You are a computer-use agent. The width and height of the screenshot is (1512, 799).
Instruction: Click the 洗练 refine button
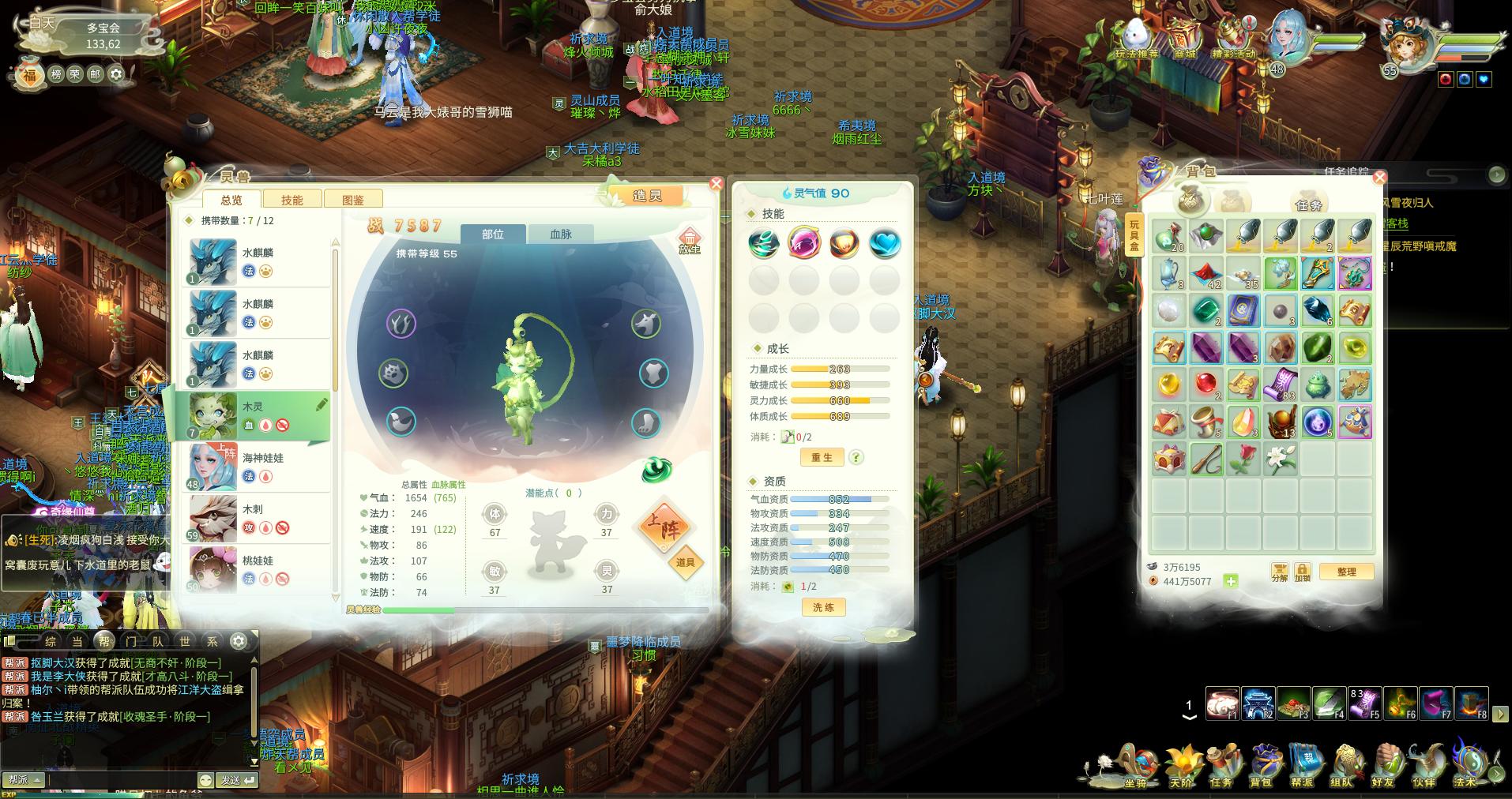(823, 607)
